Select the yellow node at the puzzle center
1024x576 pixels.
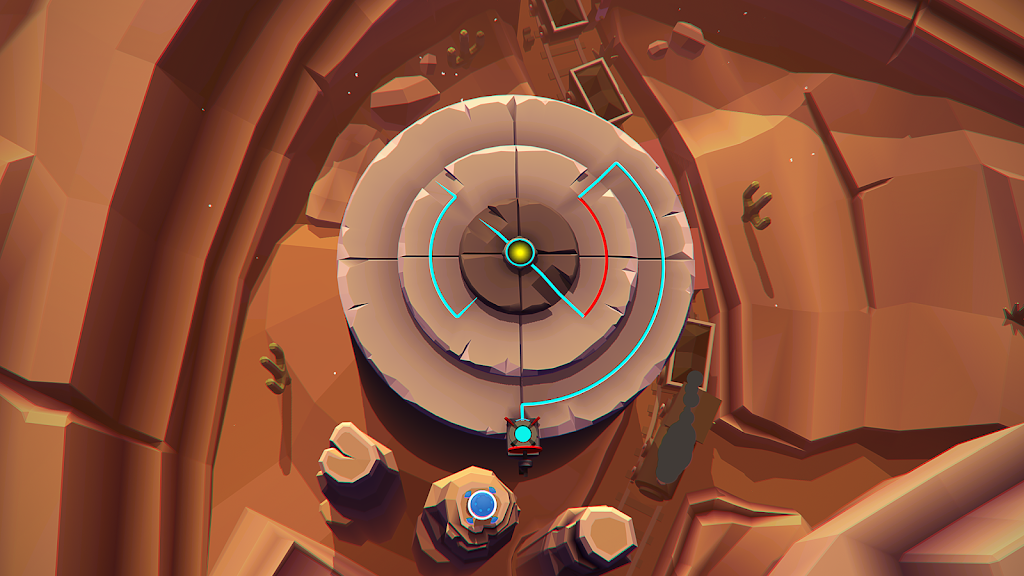519,251
